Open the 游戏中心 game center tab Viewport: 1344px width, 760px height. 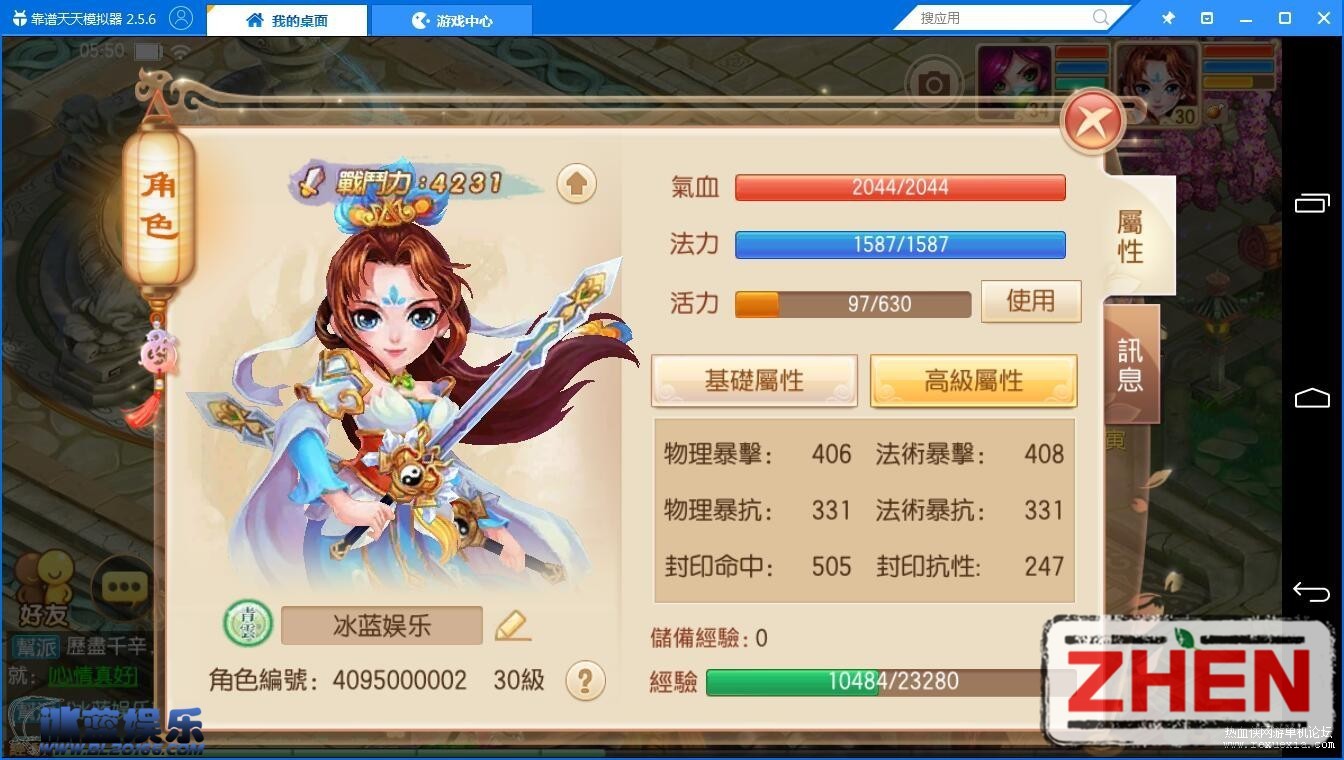451,19
